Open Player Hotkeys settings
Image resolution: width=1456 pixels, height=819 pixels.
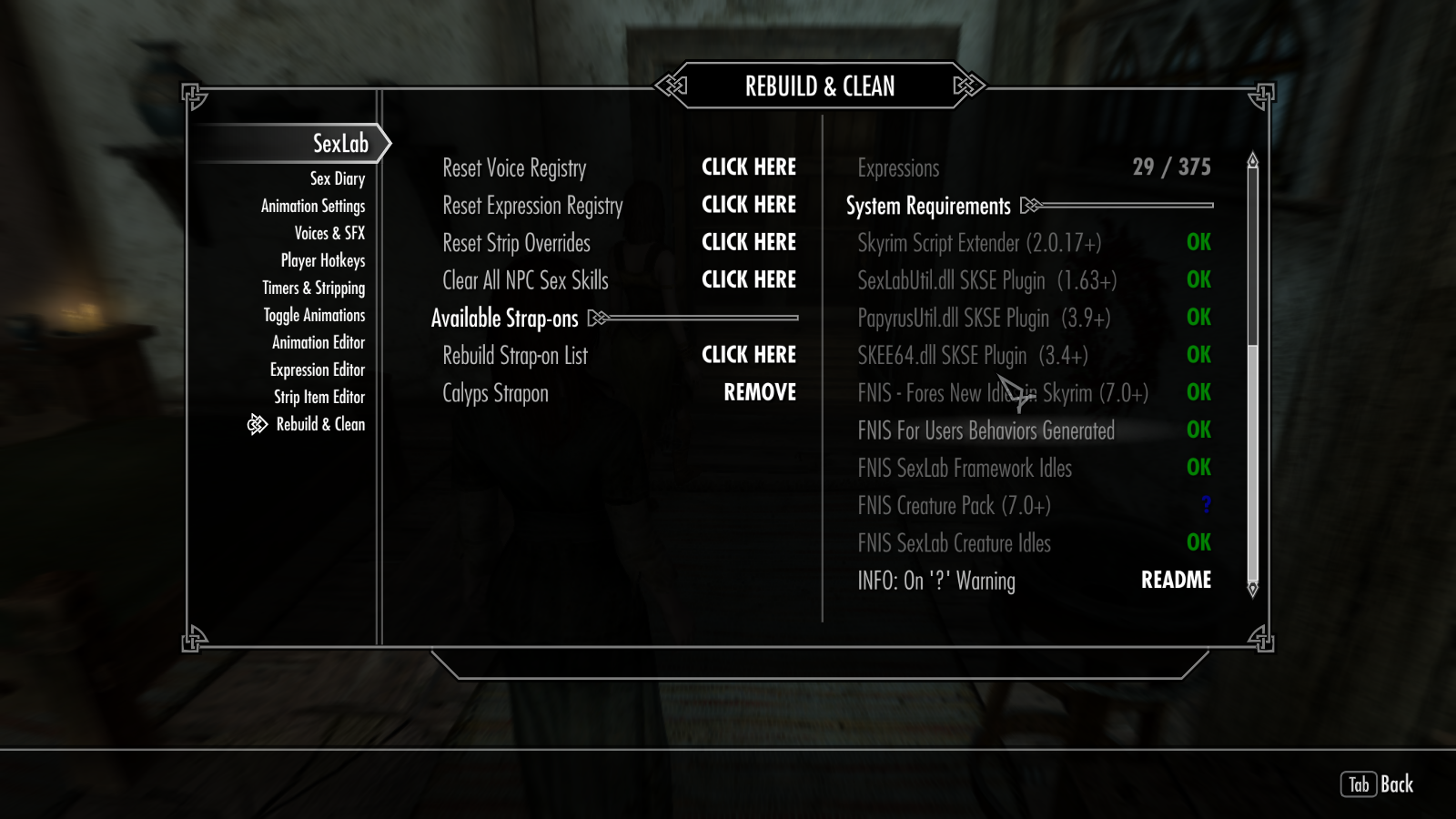[x=323, y=261]
